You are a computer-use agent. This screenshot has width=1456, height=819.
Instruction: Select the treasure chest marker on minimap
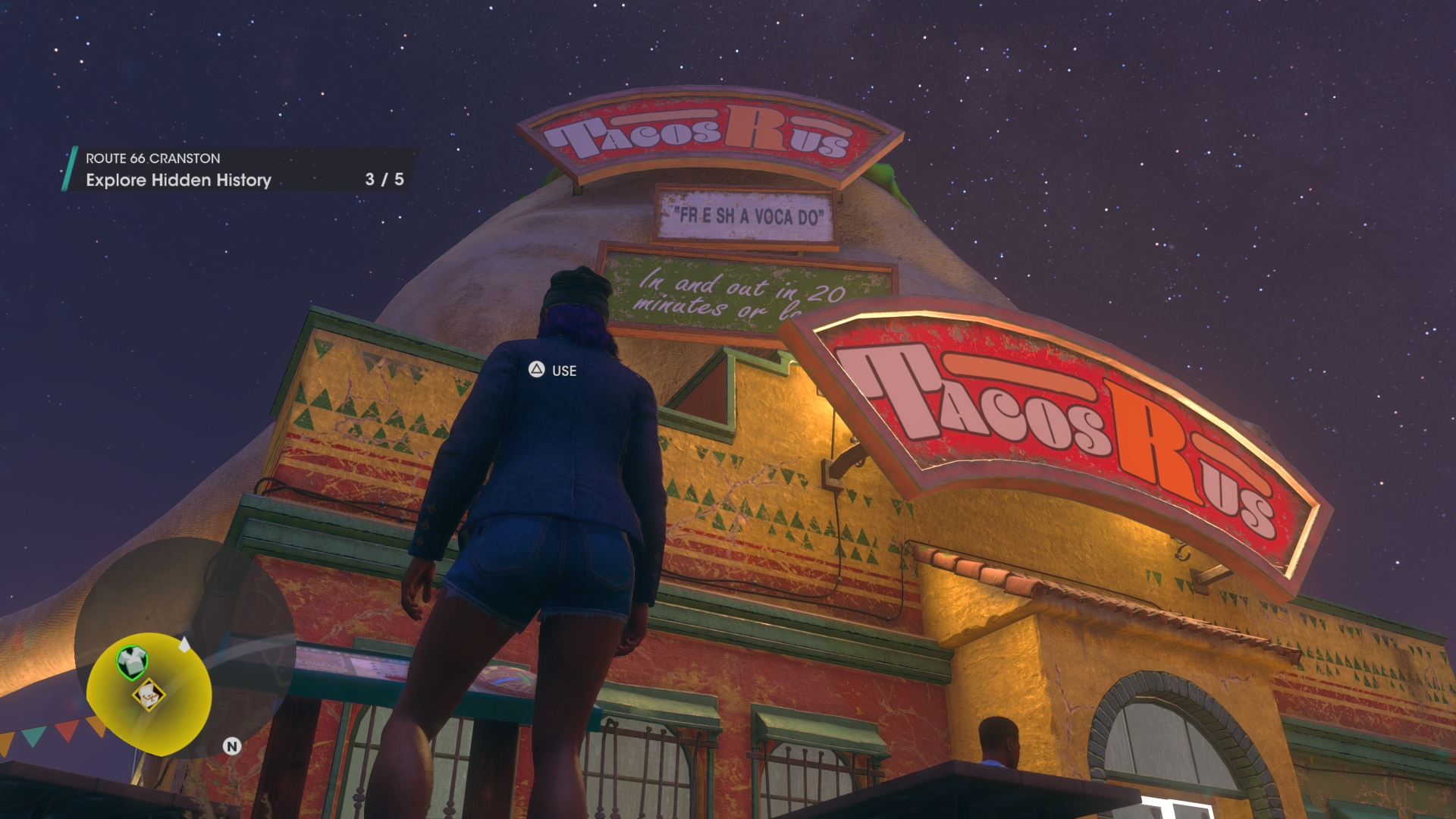tap(149, 694)
